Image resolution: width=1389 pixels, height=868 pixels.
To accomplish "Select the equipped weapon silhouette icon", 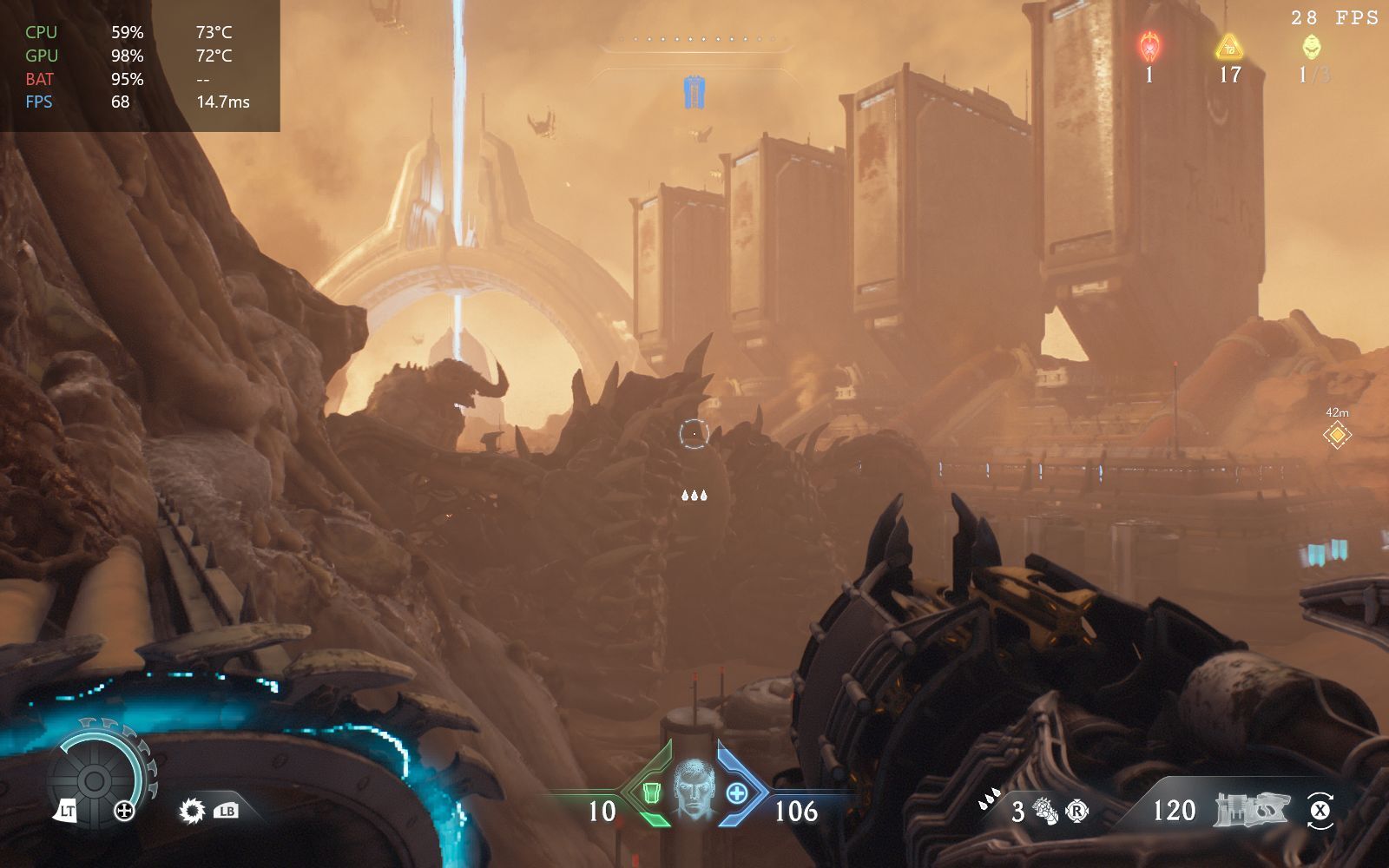I will point(1250,810).
